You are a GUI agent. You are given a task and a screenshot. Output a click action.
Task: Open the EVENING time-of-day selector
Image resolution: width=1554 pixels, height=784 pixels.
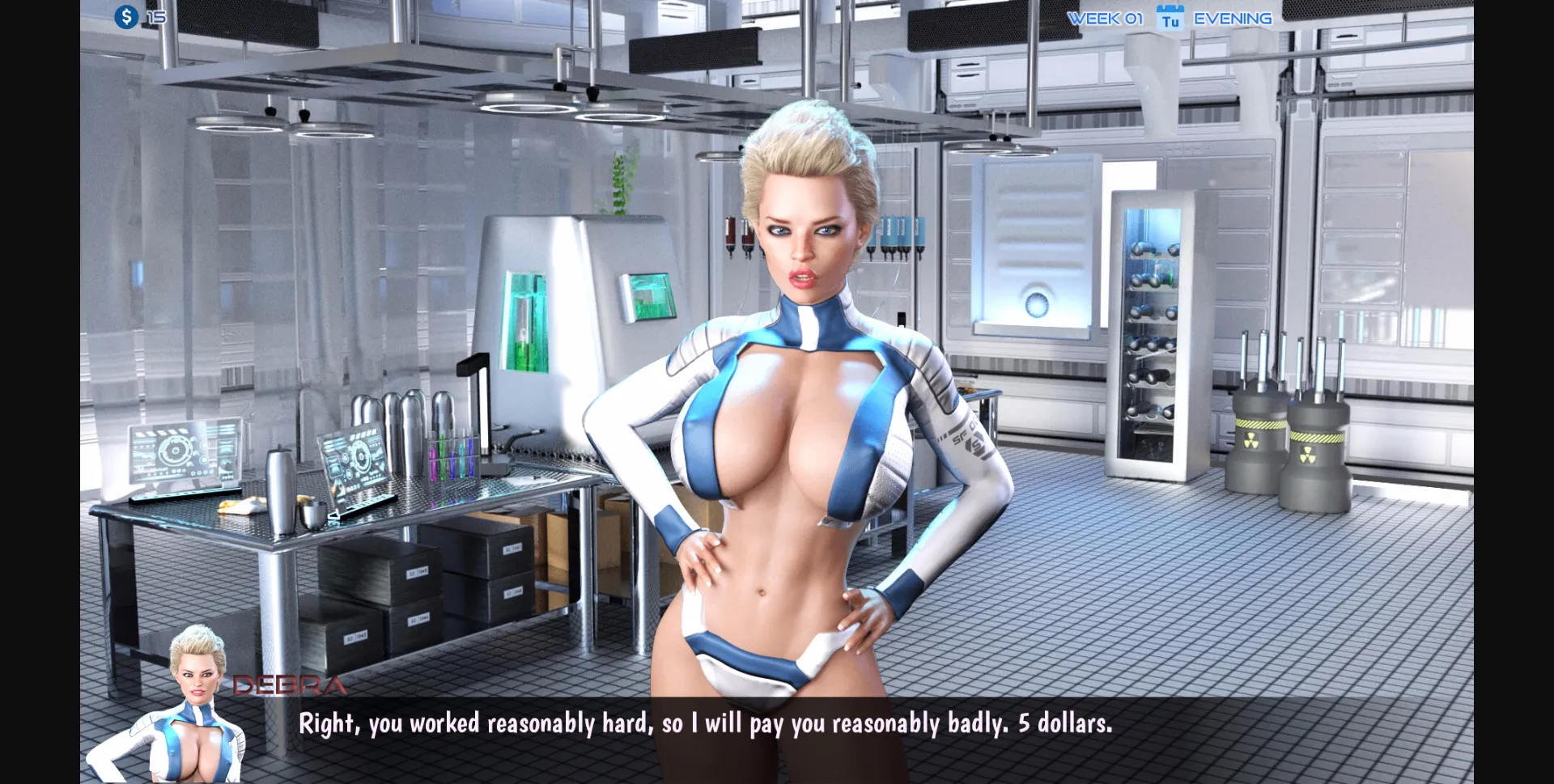(1233, 18)
